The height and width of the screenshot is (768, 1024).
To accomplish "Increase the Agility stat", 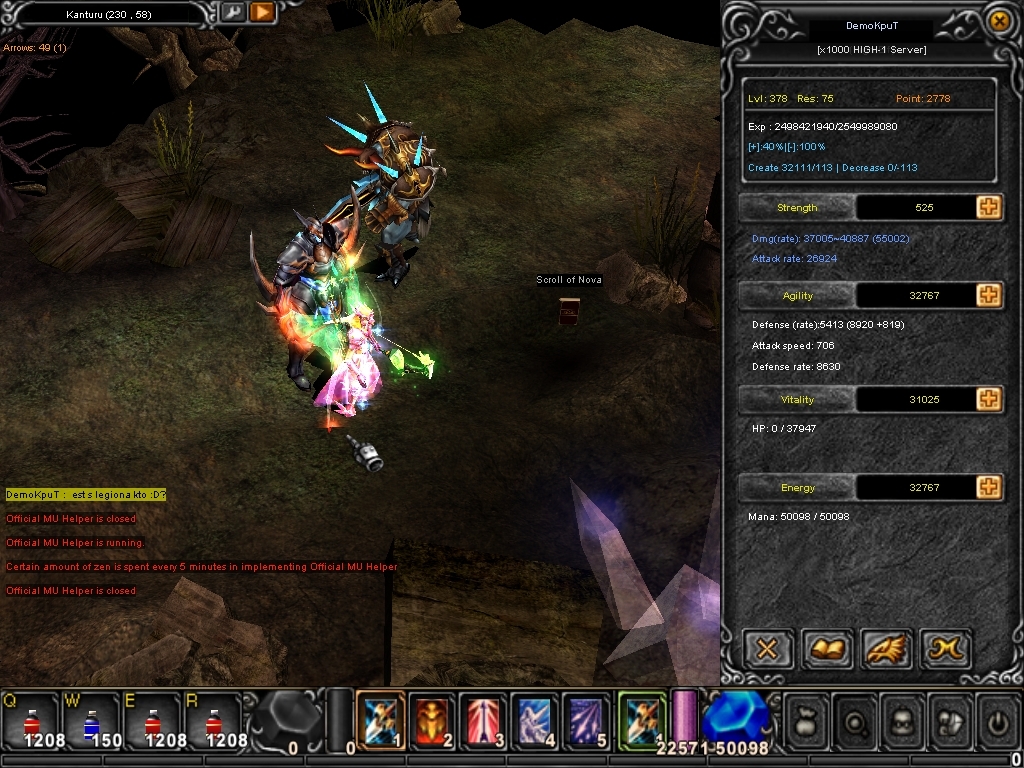I will (988, 295).
